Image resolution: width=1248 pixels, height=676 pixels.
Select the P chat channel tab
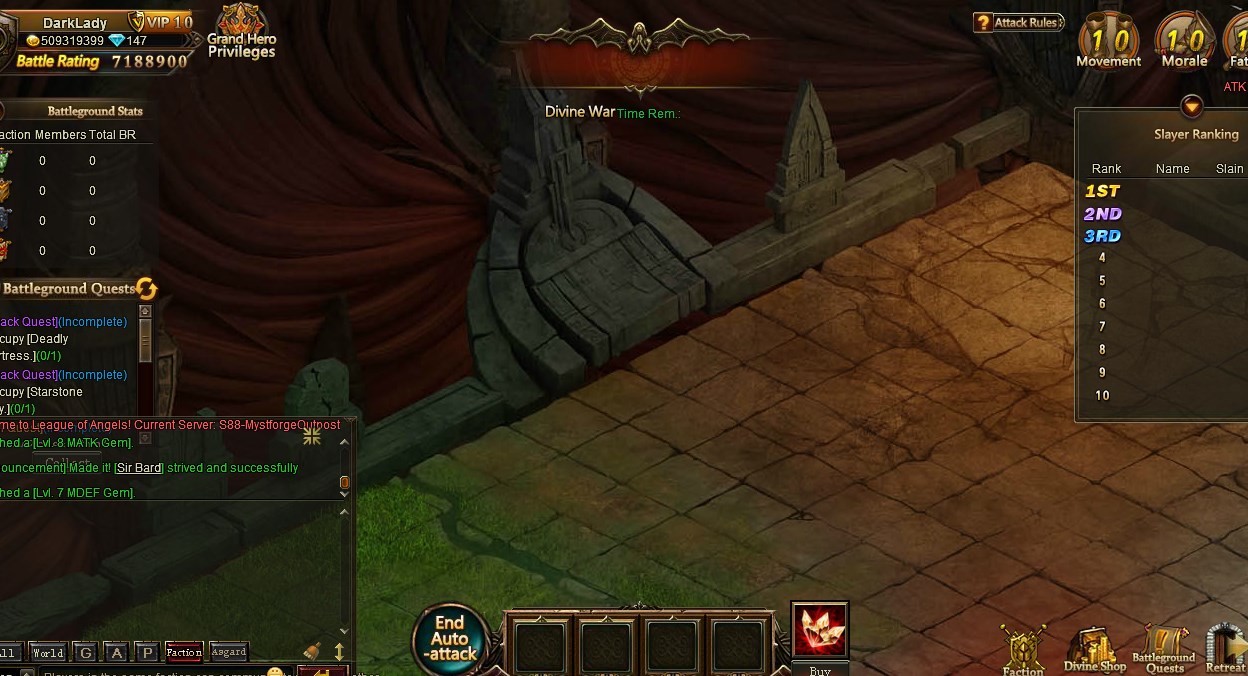click(147, 653)
